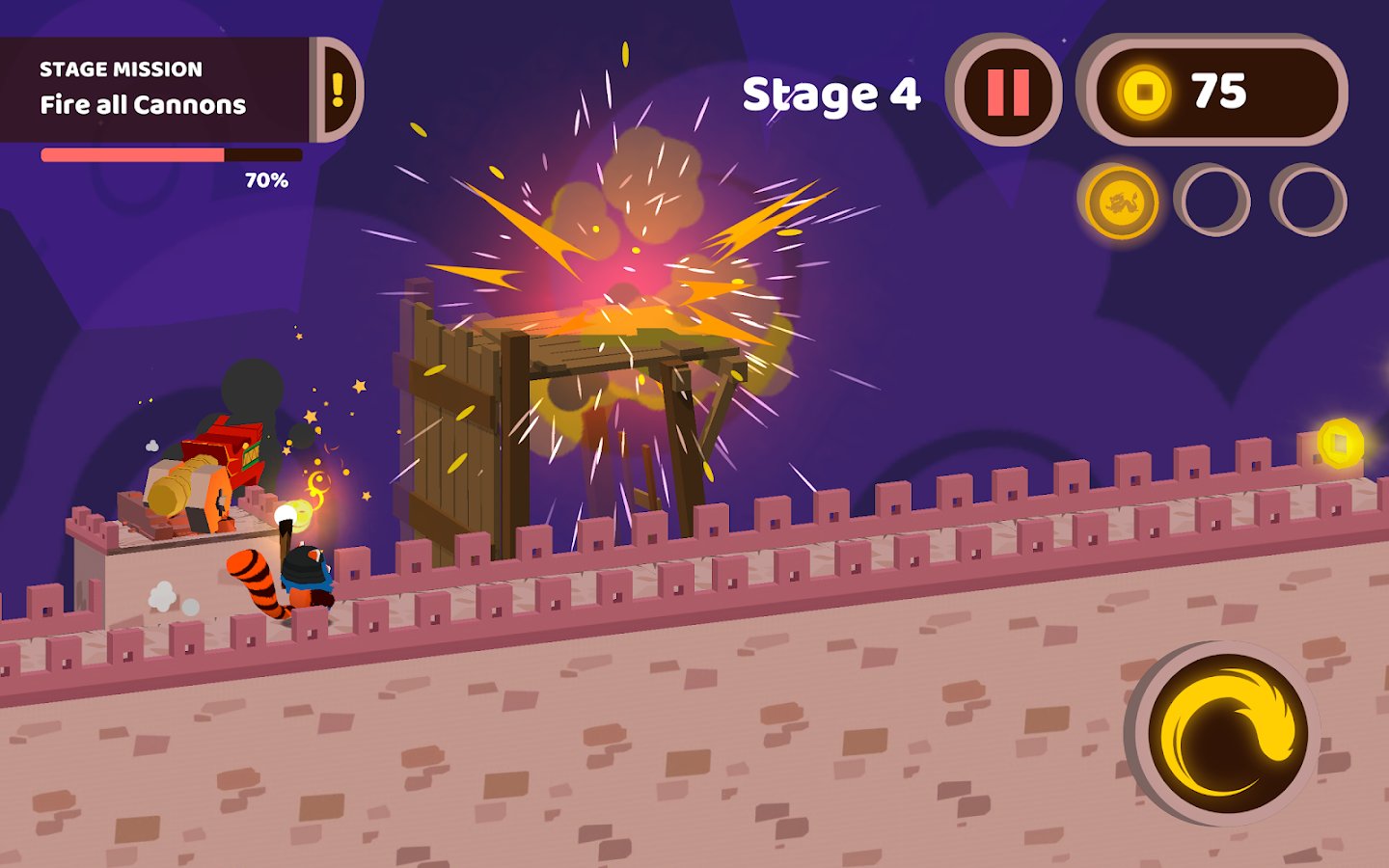Tap the Fire all Cannons mission panel

coord(154,90)
